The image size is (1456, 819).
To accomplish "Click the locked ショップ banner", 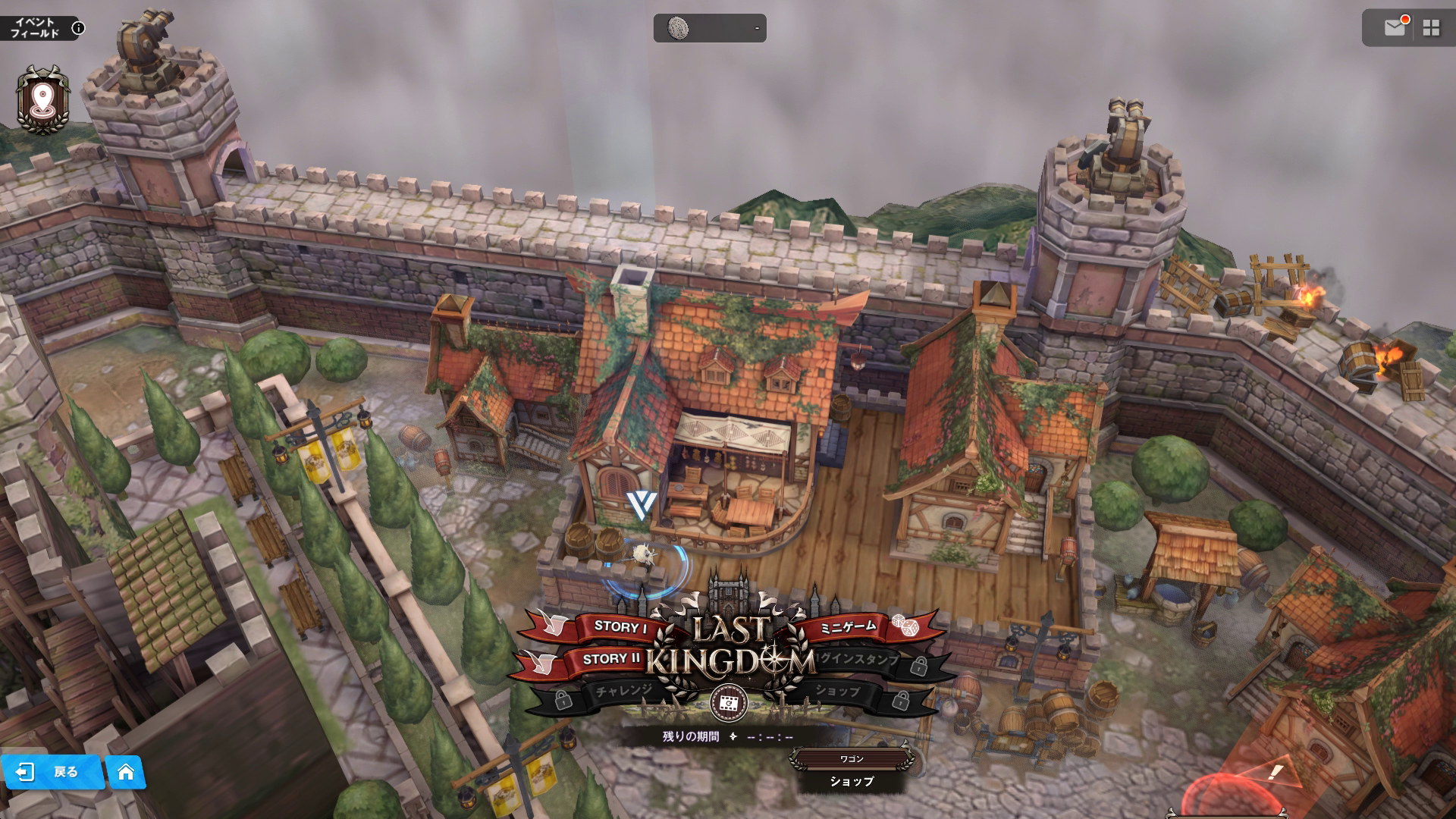I will click(x=838, y=691).
